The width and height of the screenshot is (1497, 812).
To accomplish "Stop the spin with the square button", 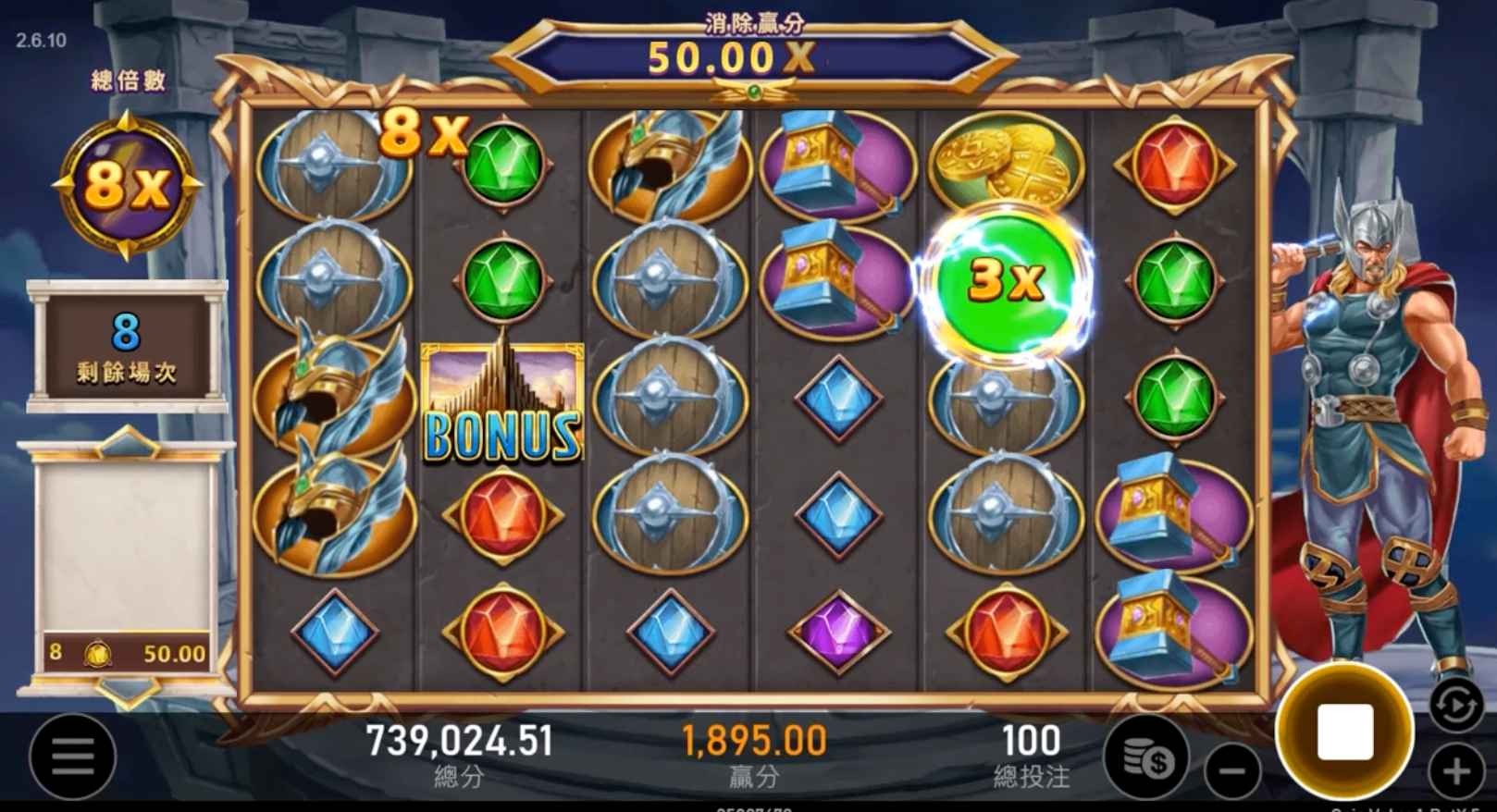I will 1344,732.
